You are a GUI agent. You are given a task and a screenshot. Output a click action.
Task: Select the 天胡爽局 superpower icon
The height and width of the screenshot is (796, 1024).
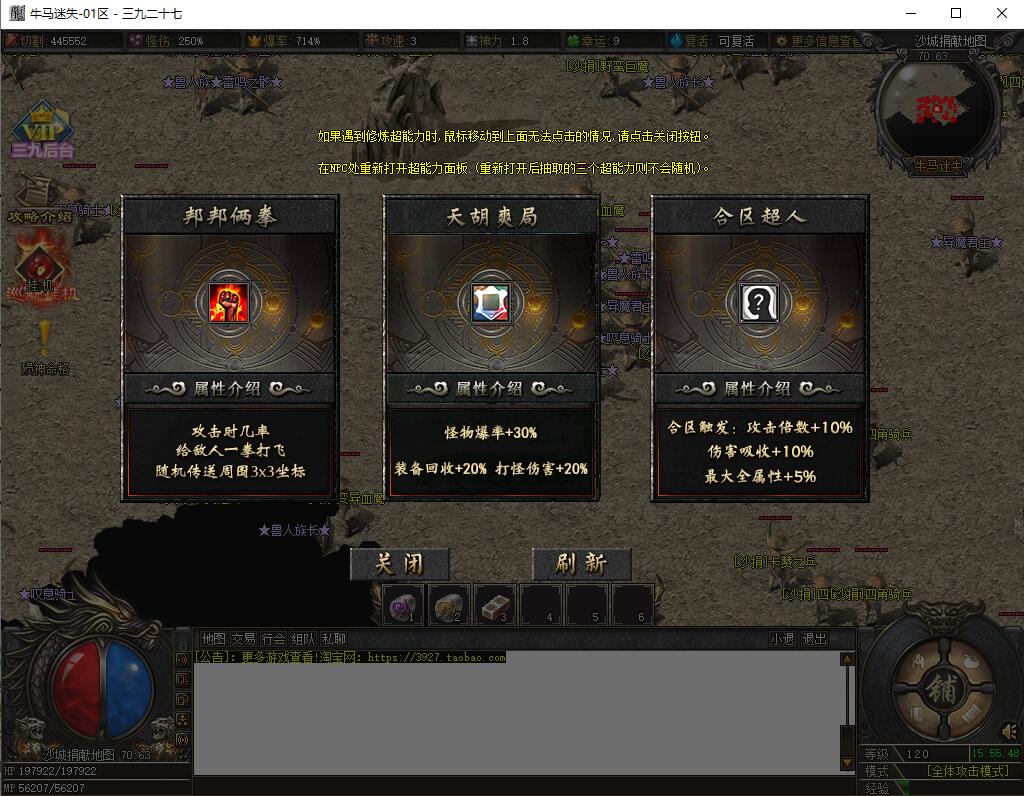tap(490, 302)
